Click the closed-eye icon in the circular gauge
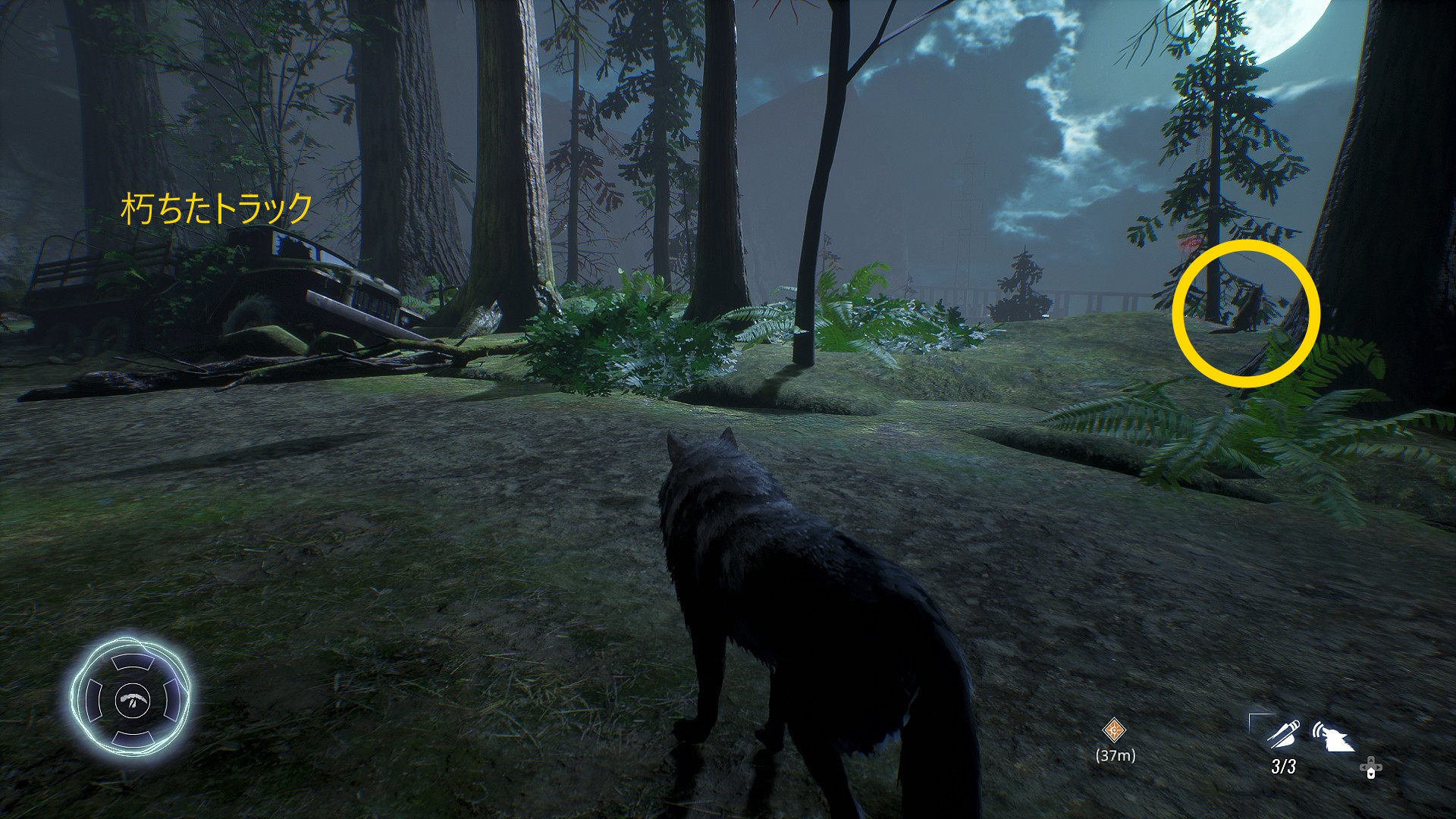 coord(133,698)
